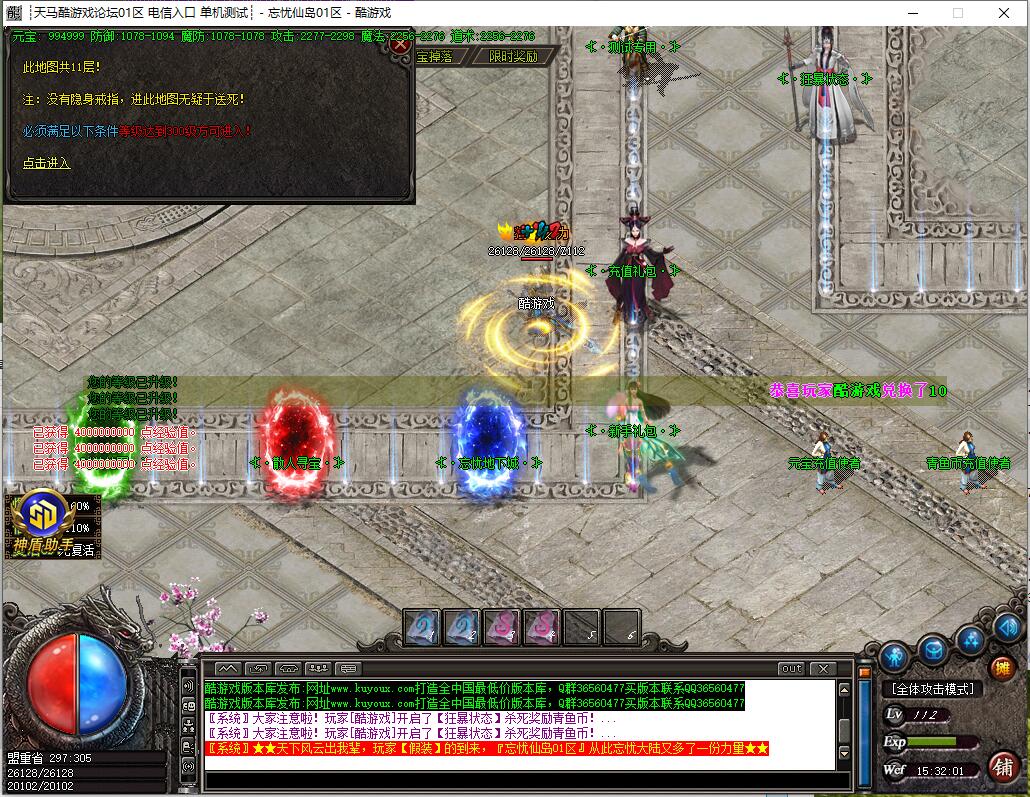Open the 限时奖励 tab
The image size is (1030, 797).
[512, 57]
